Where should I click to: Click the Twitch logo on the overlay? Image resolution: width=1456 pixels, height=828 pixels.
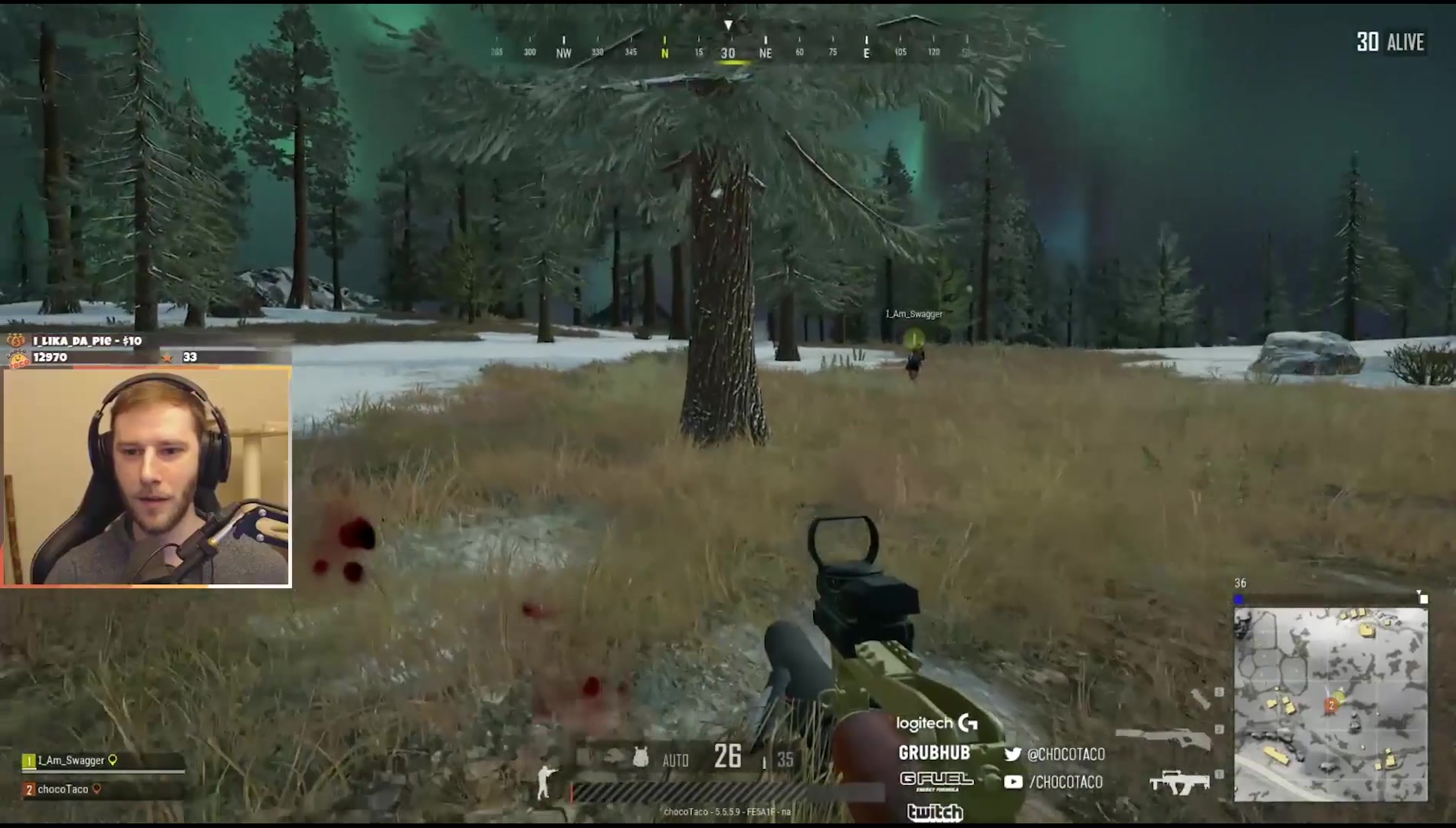(x=934, y=811)
